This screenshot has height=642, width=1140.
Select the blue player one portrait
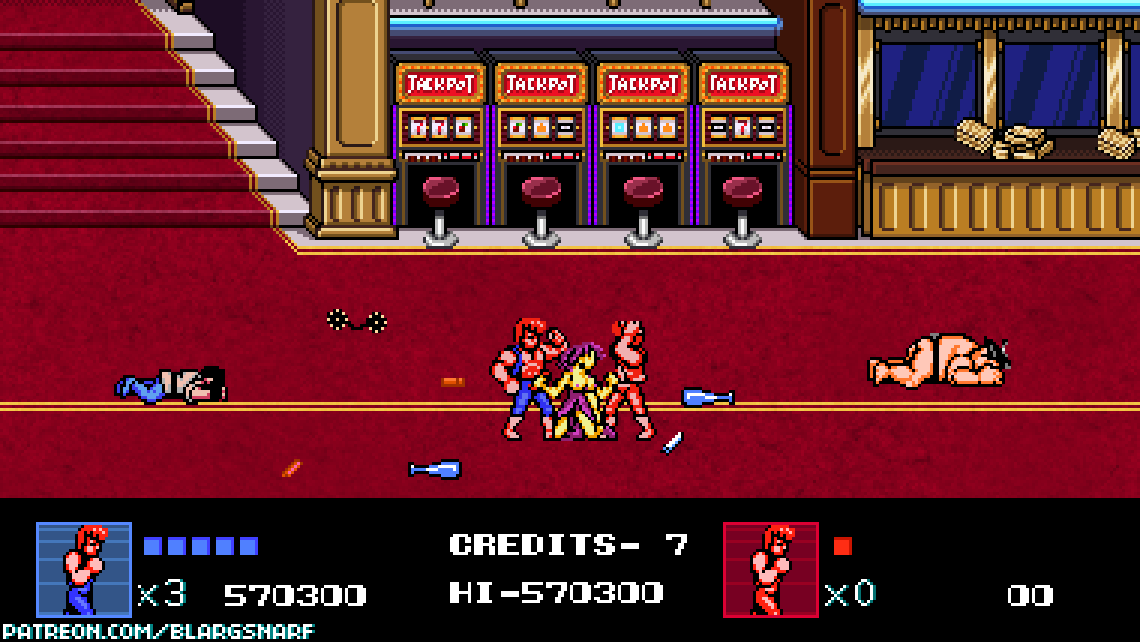pos(84,569)
